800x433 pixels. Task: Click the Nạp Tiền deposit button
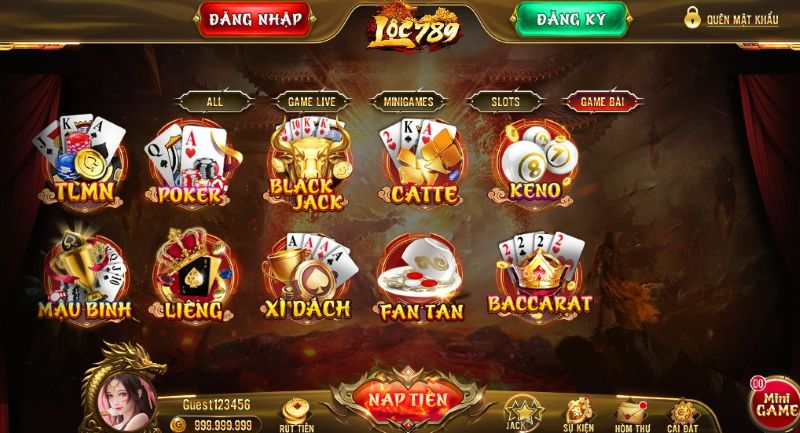pyautogui.click(x=407, y=399)
